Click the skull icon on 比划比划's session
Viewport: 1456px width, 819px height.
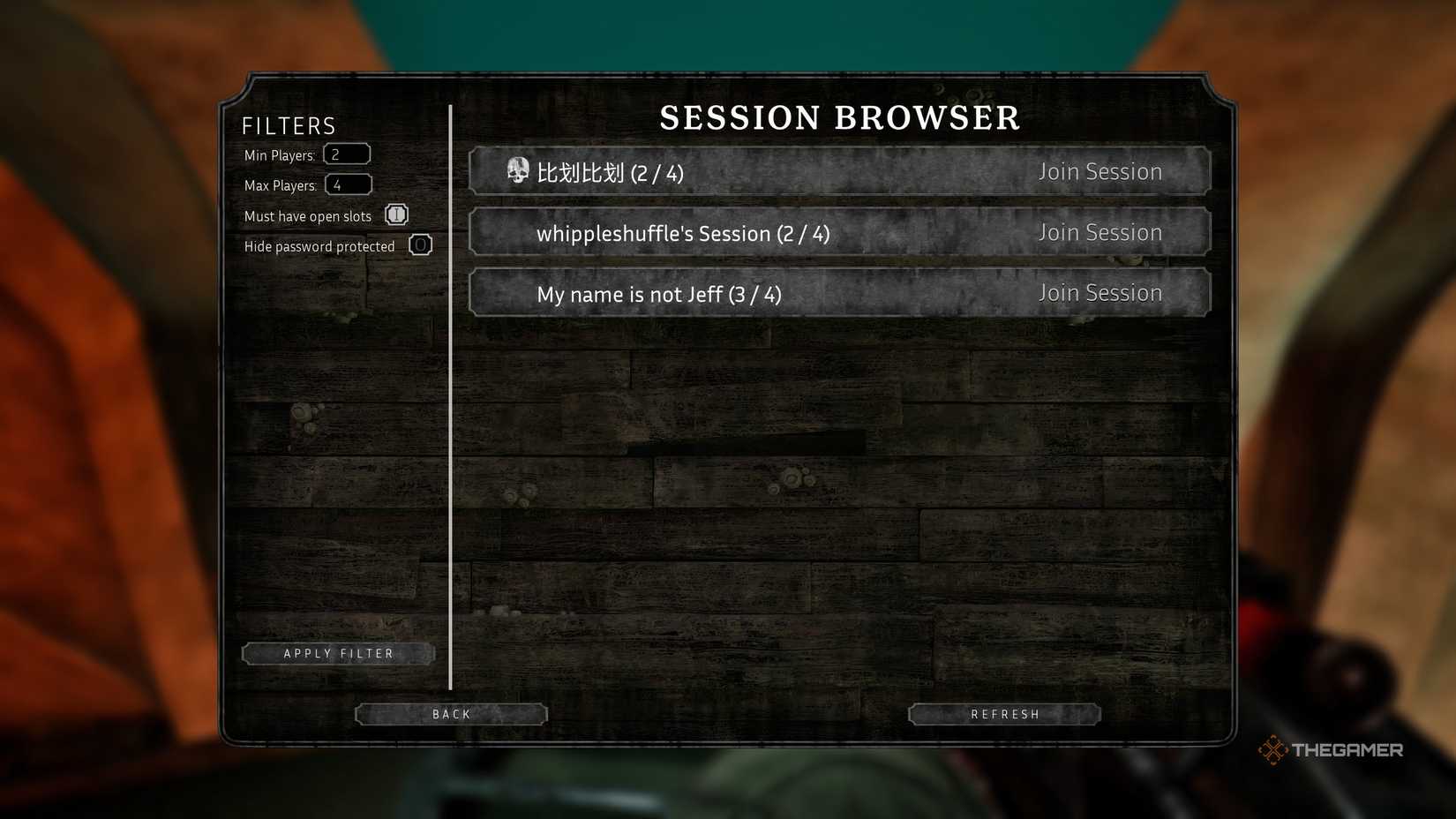point(519,169)
